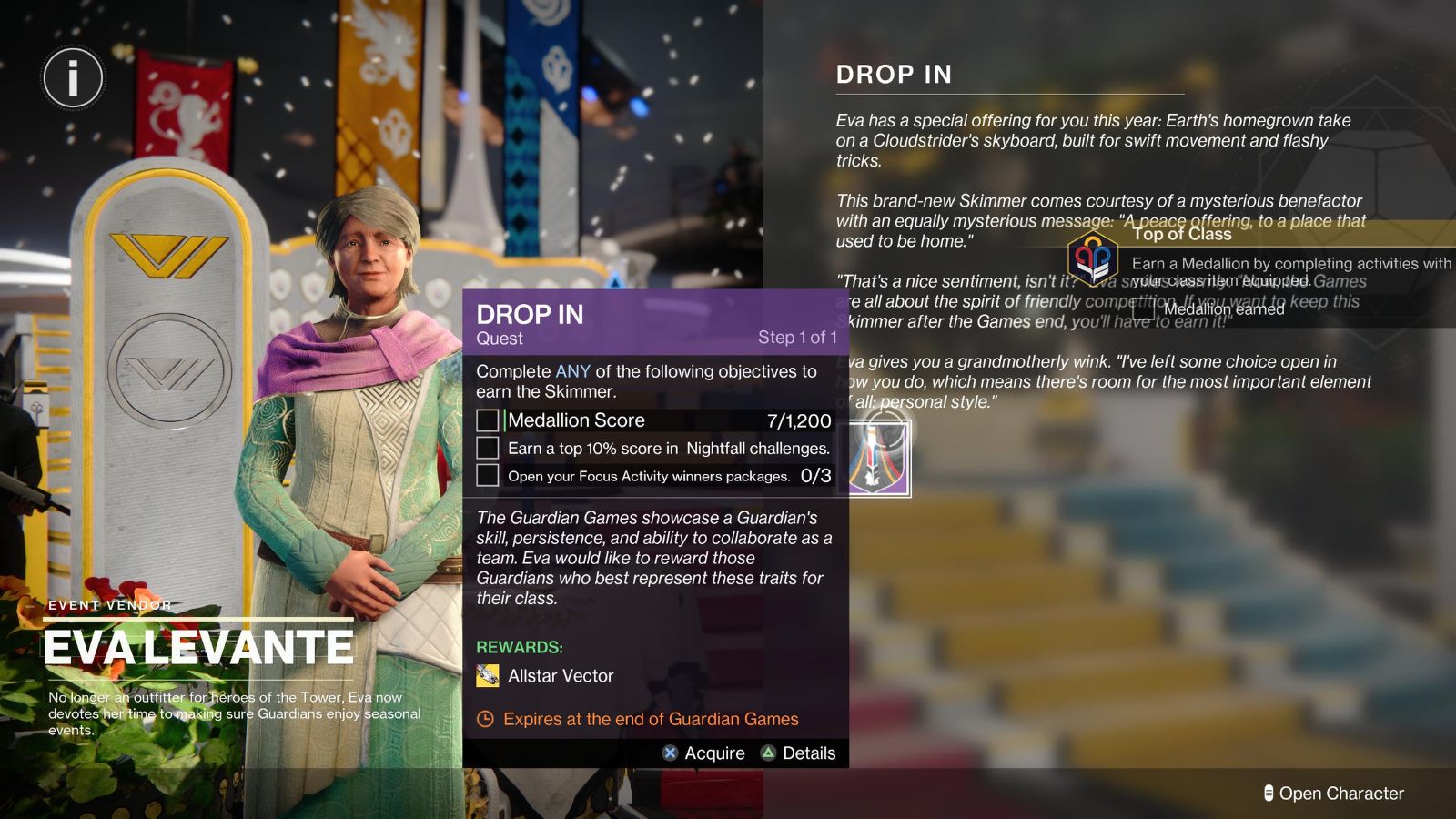This screenshot has width=1456, height=819.
Task: Click the info icon in the top-left corner
Action: 72,78
